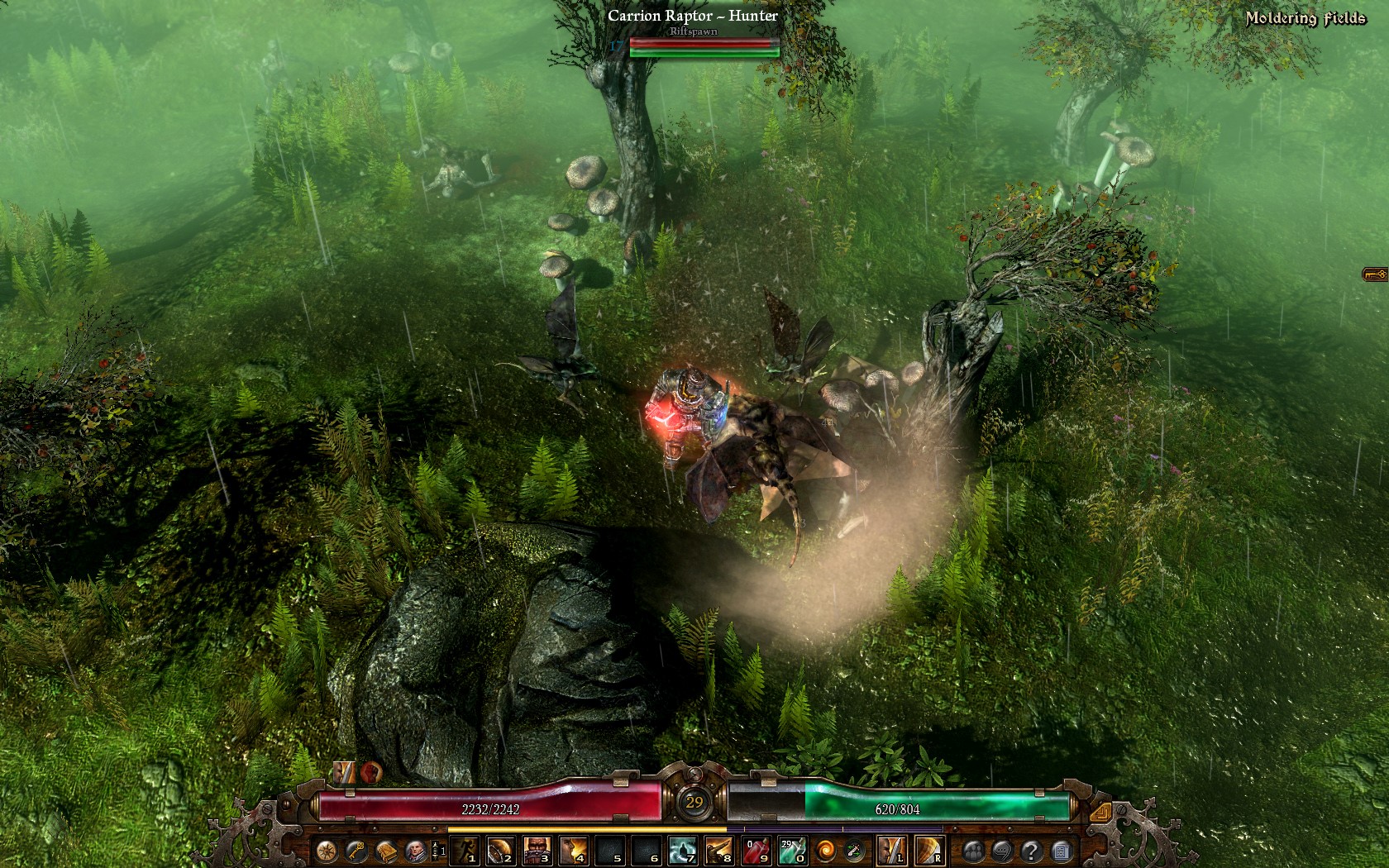
Task: Activate the bearded warrior skill in slot 3
Action: click(537, 850)
